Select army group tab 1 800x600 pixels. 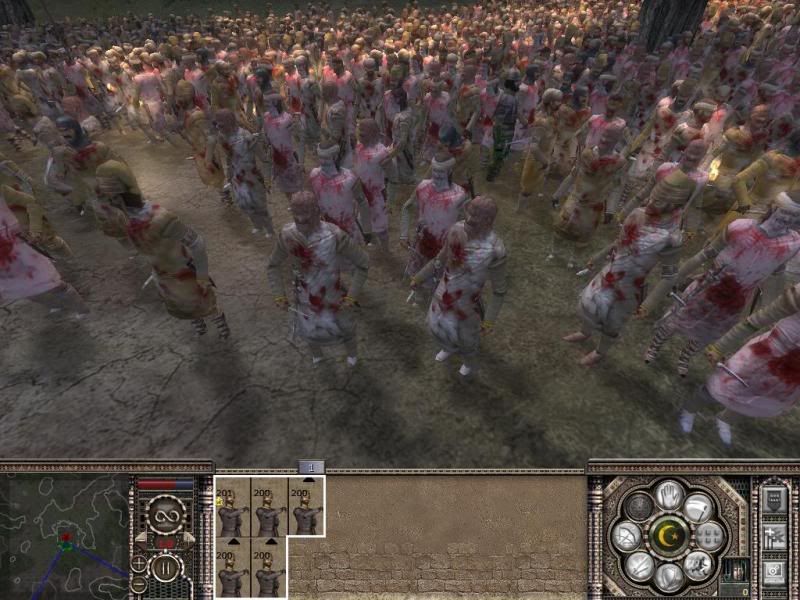[x=311, y=467]
